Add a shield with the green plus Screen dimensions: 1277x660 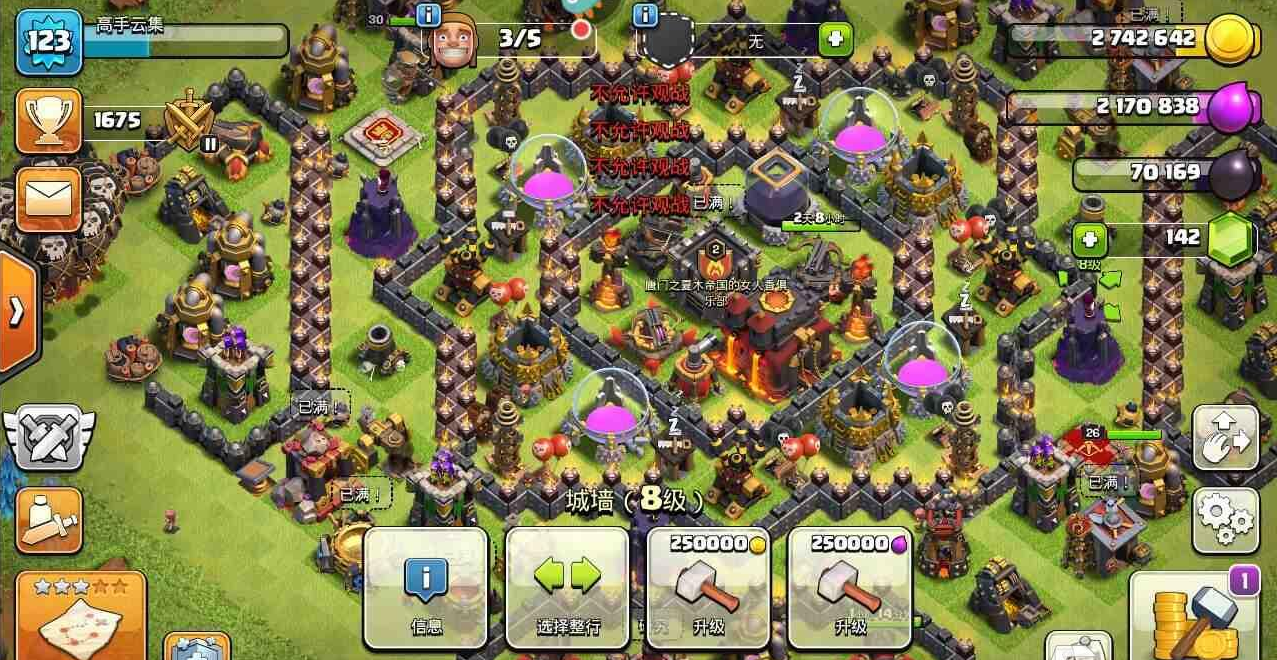coord(835,40)
